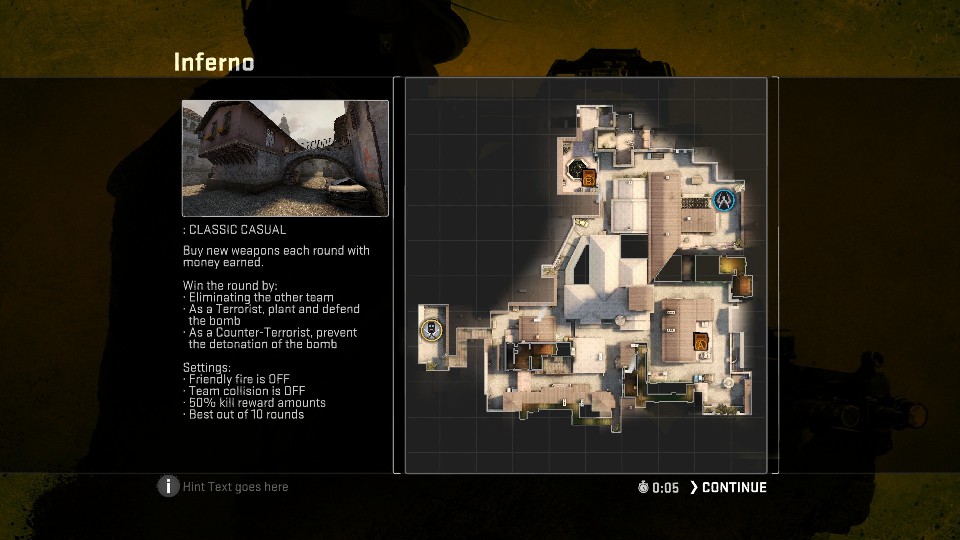The image size is (960, 540).
Task: Select the yellow Terrorist spawn marker
Action: tap(430, 329)
